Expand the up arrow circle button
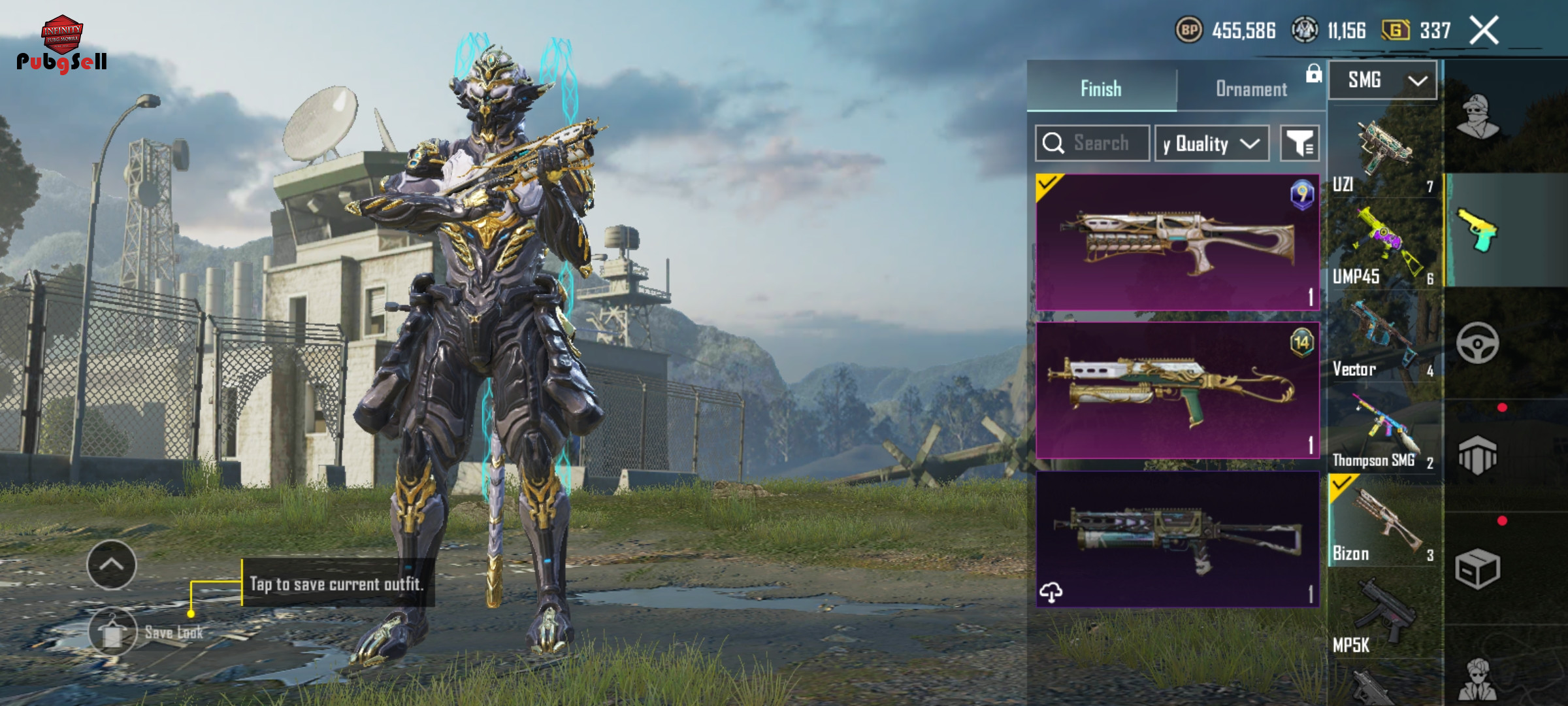This screenshot has height=706, width=1568. coord(112,565)
